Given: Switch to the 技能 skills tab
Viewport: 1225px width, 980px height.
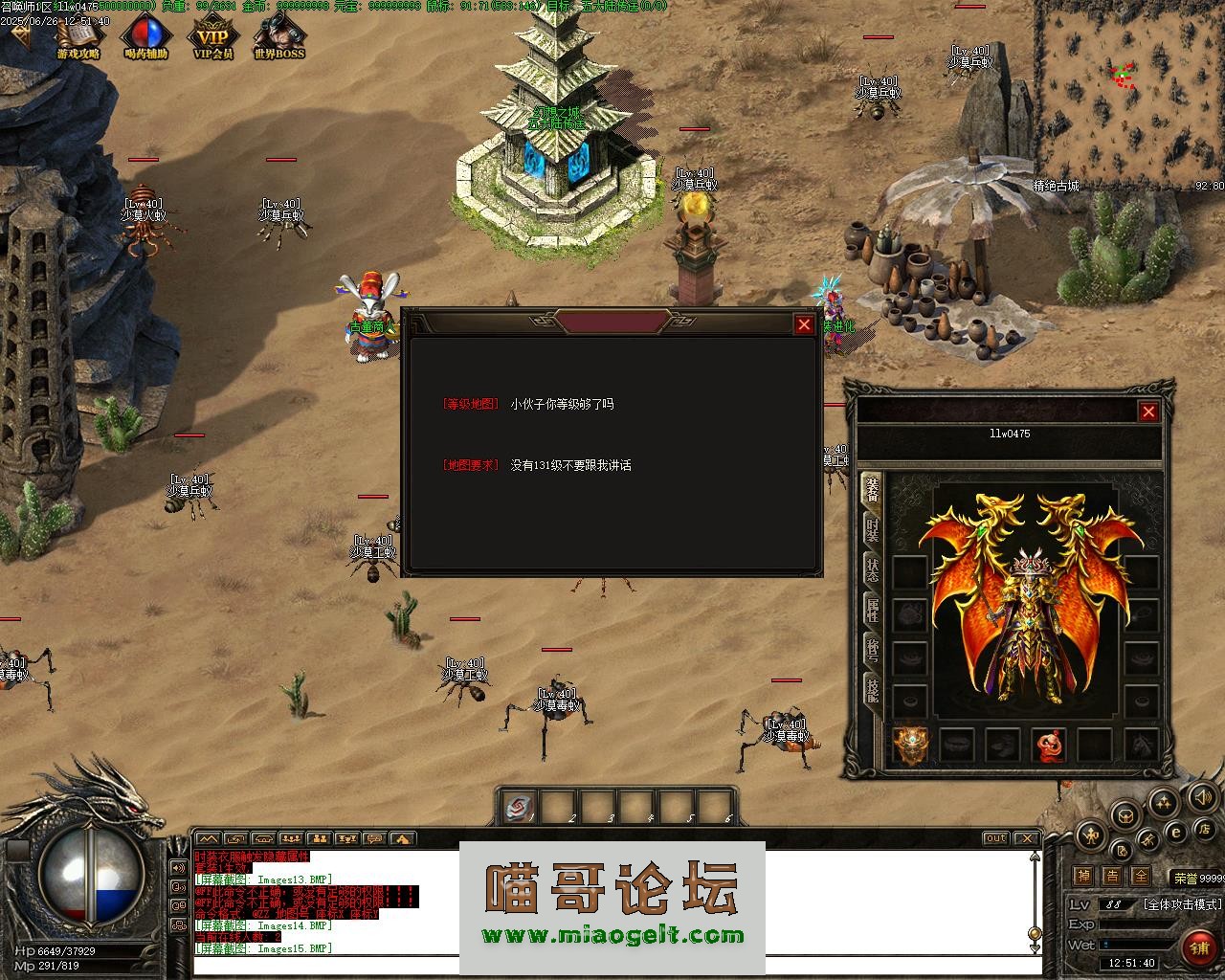Looking at the screenshot, I should coord(872,690).
